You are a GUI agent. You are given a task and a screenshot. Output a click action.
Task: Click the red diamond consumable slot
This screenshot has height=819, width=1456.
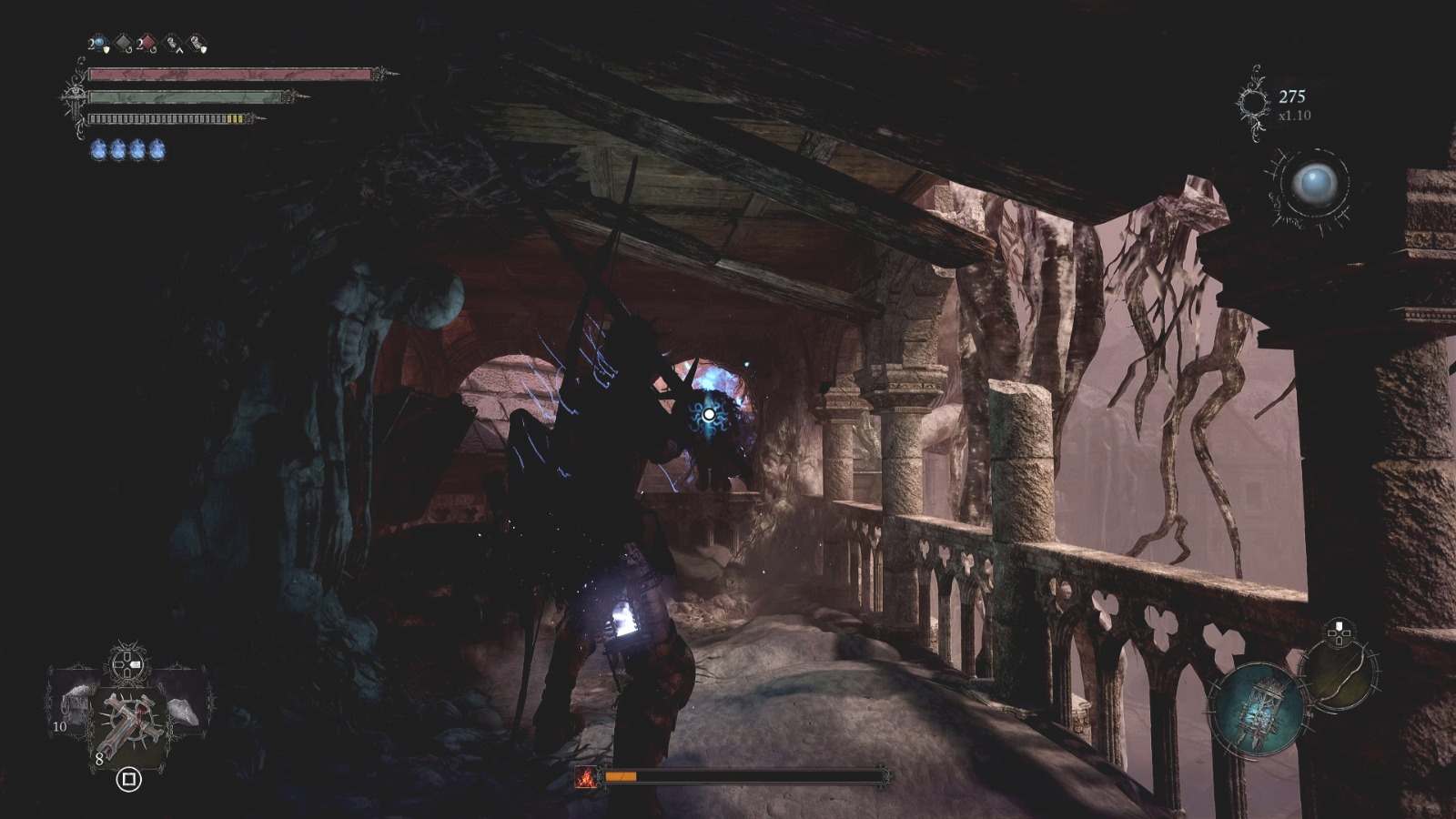point(147,42)
